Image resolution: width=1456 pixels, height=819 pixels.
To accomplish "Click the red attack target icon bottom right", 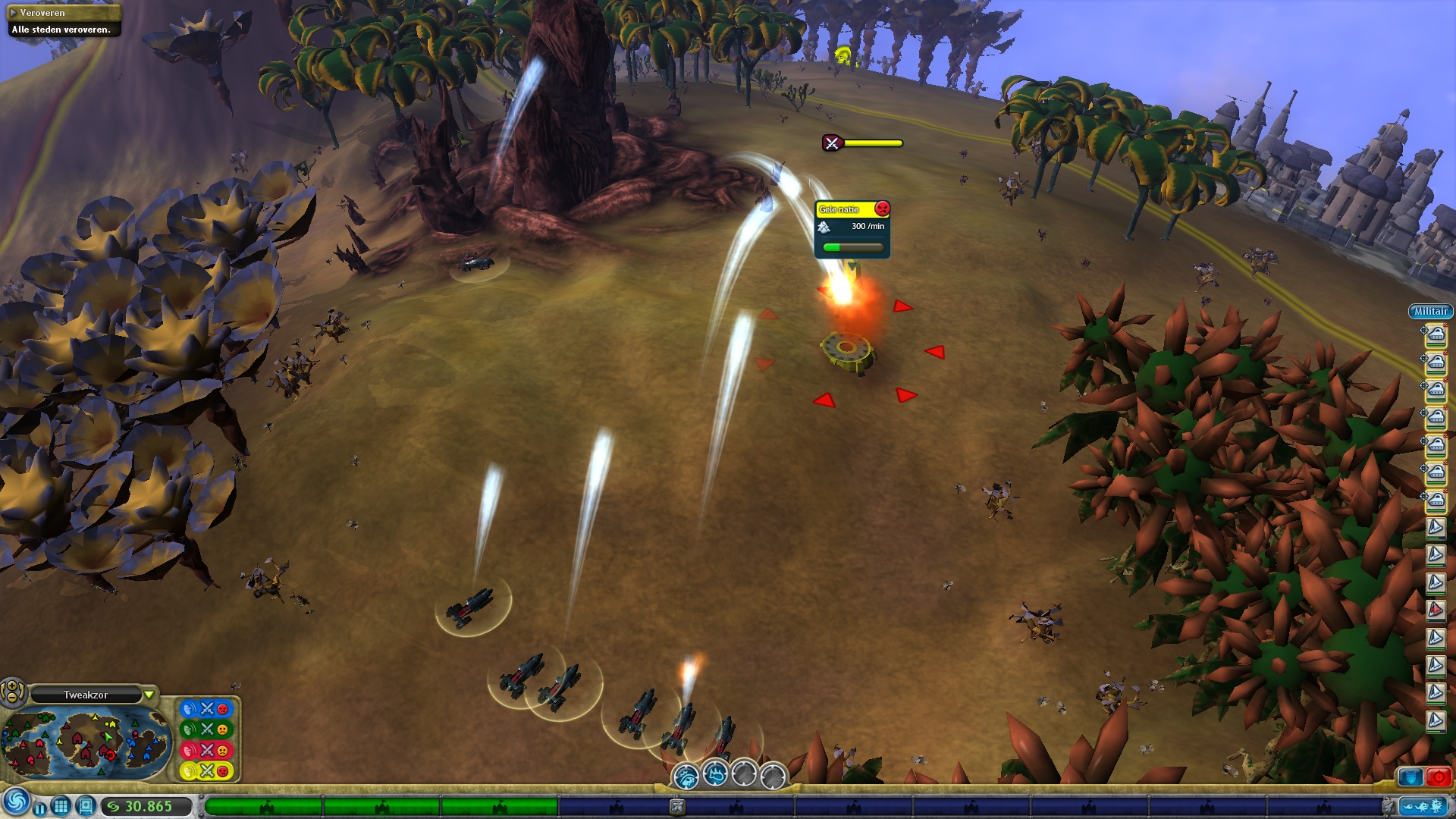I will point(1439,777).
